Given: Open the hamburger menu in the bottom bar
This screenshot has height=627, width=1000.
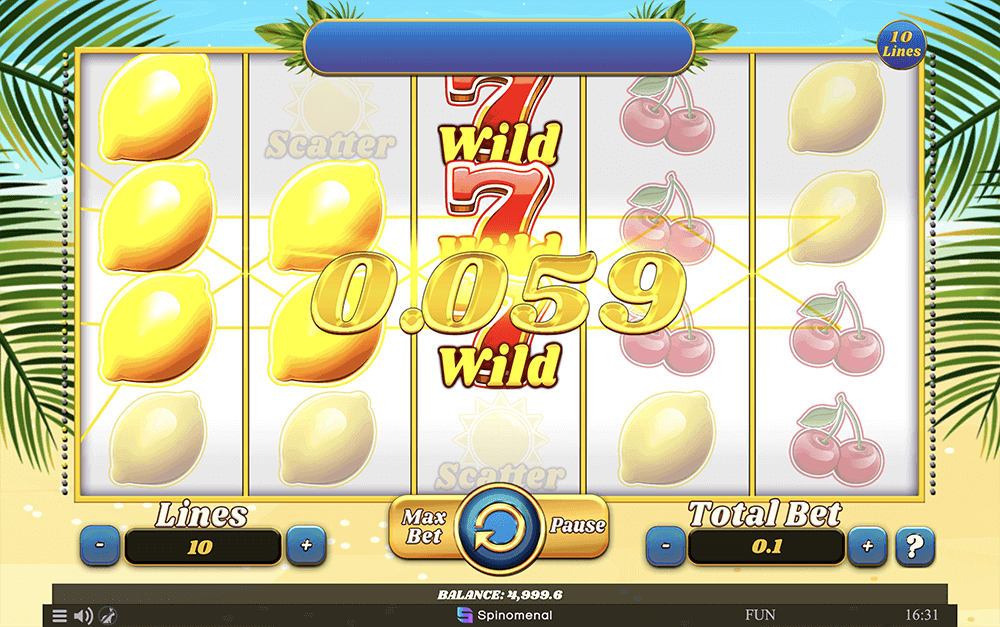Looking at the screenshot, I should pos(60,616).
